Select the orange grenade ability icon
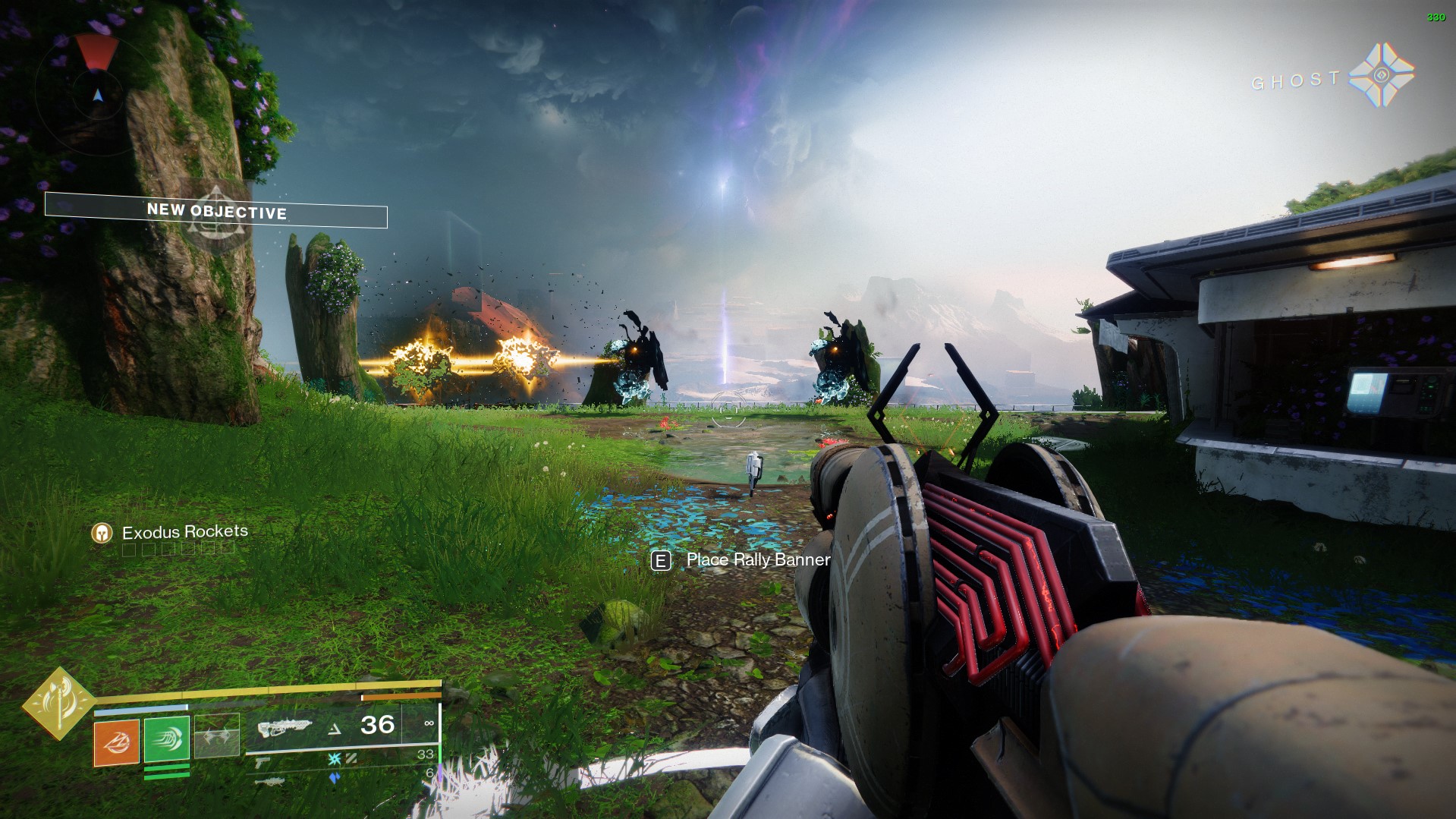This screenshot has width=1456, height=819. pos(116,742)
